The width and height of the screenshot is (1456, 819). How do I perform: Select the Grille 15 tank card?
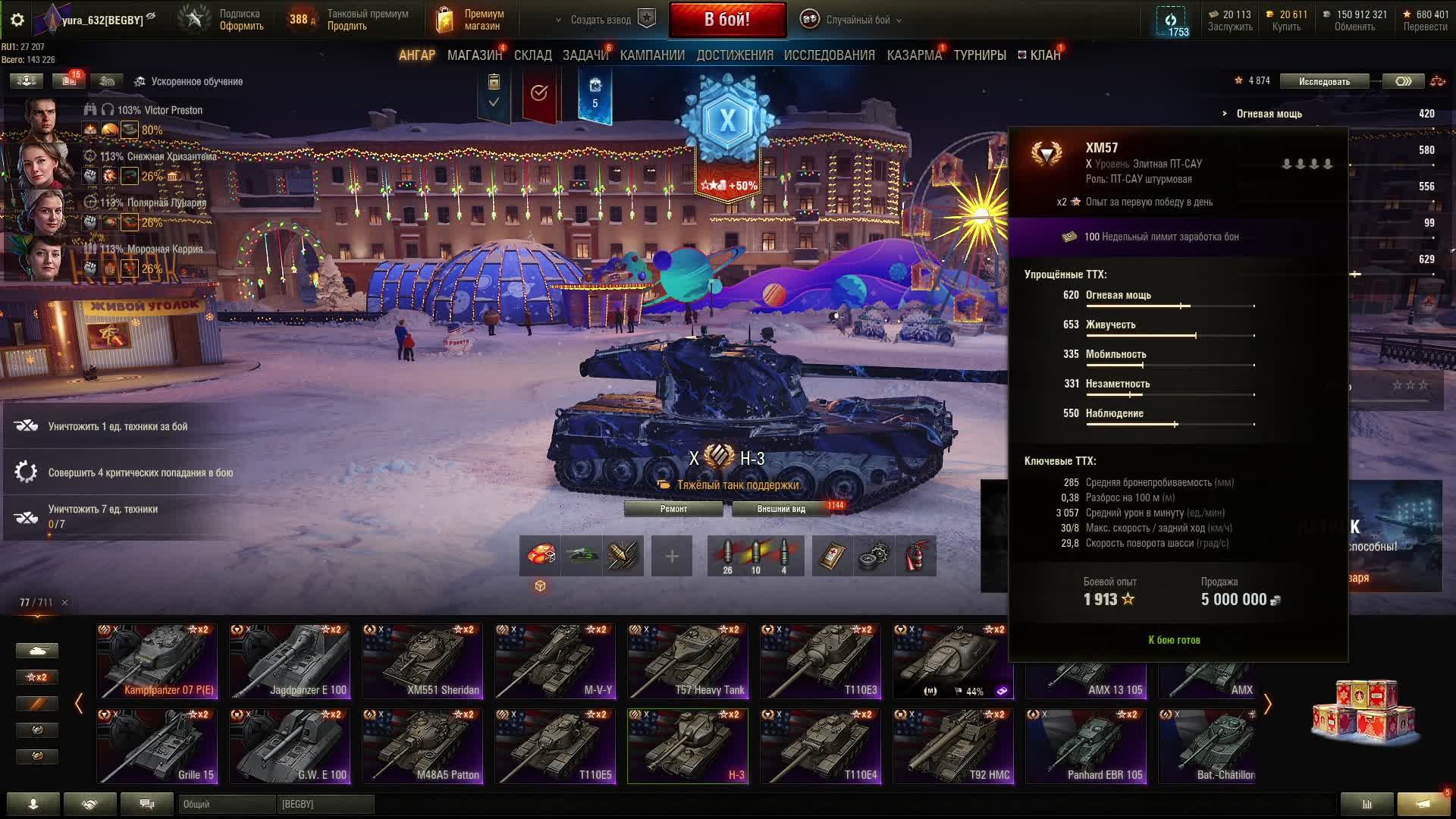click(x=157, y=746)
